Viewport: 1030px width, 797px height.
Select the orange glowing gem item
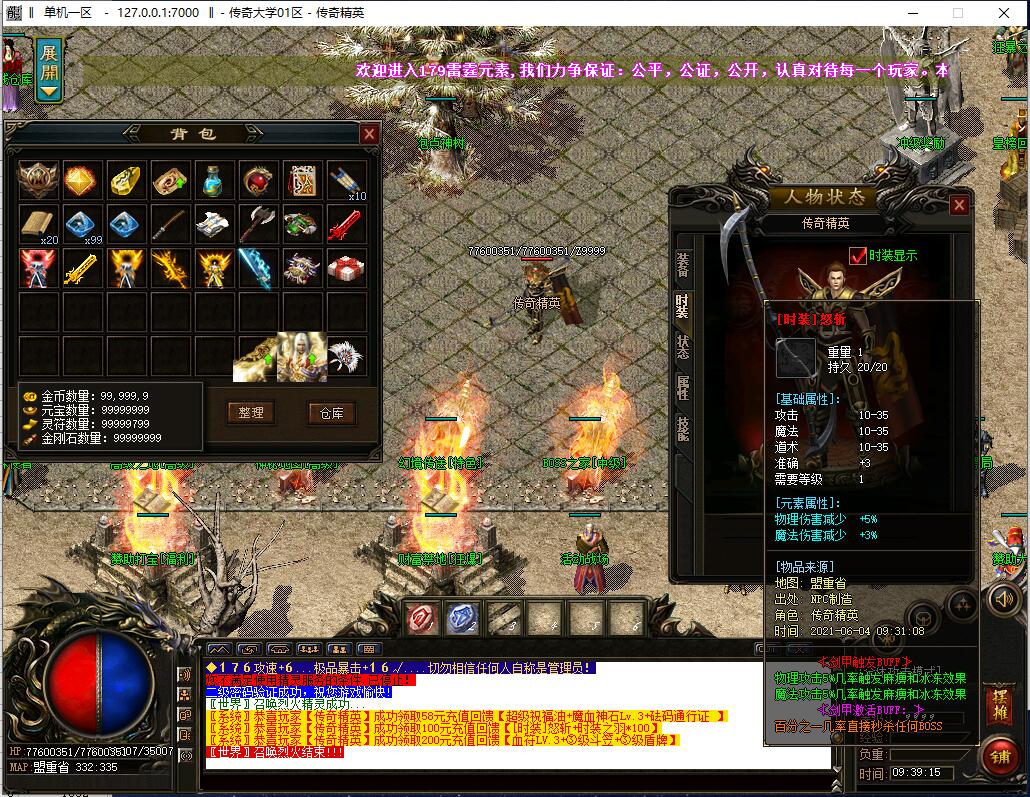click(83, 180)
